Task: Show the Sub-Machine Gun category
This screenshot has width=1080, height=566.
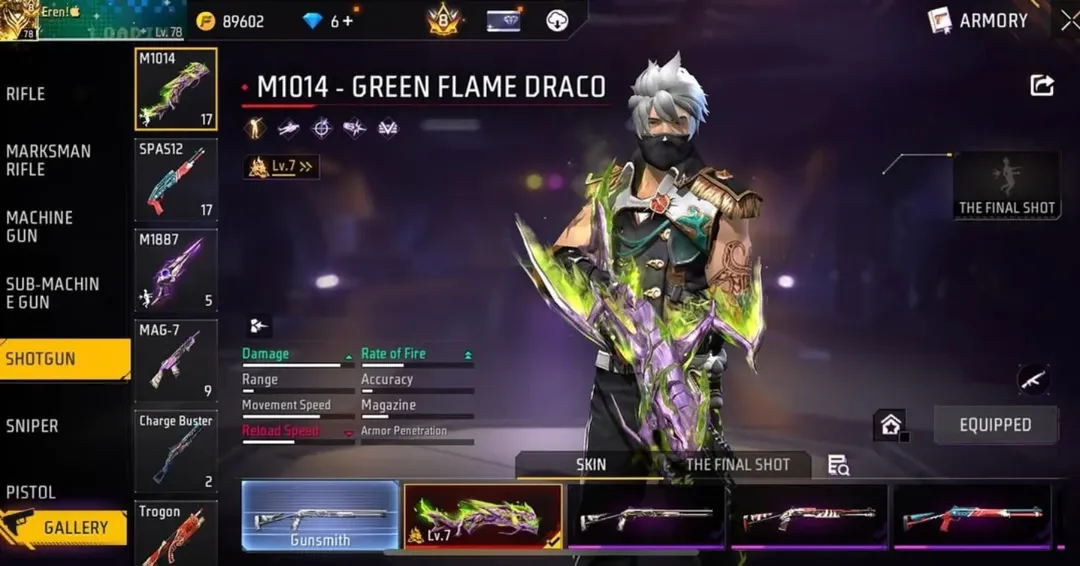Action: 52,292
